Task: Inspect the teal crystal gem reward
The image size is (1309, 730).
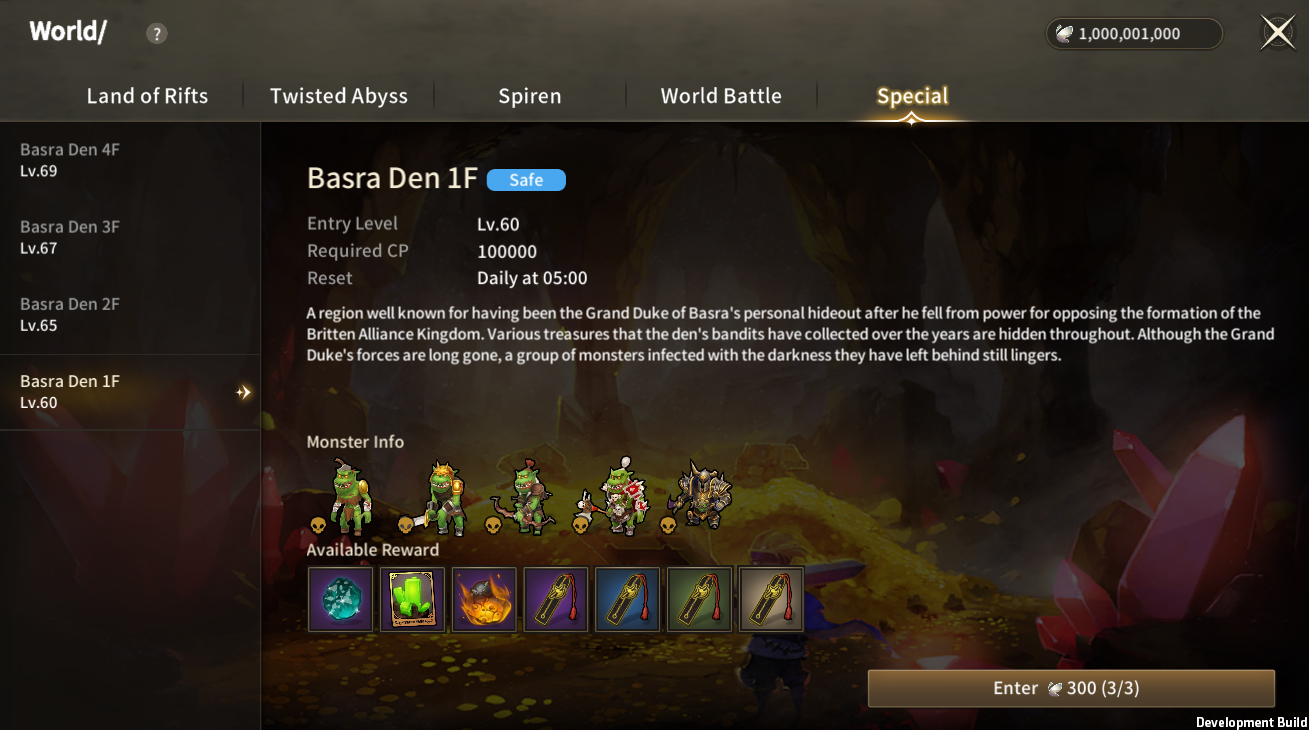Action: (x=340, y=600)
